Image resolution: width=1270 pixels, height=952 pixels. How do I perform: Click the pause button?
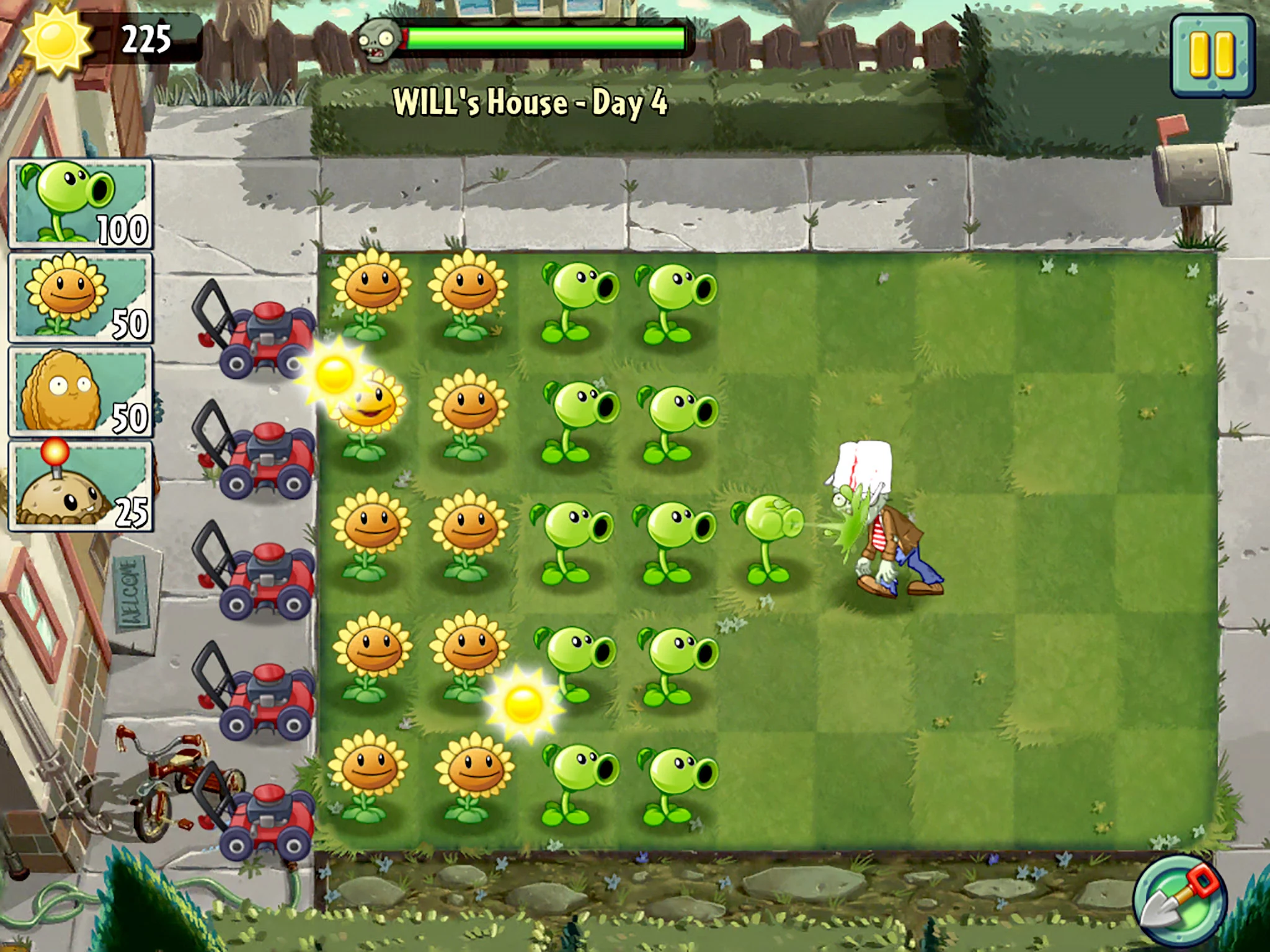(x=1212, y=56)
